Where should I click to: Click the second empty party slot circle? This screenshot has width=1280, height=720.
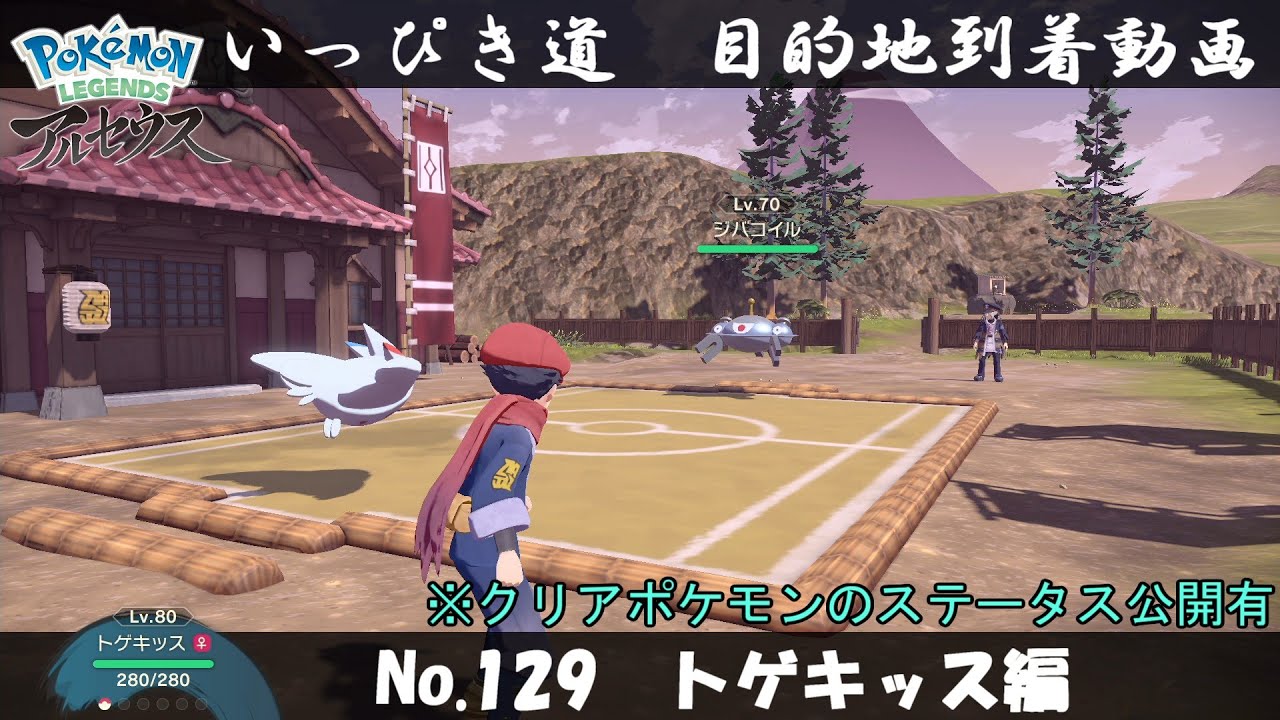(122, 704)
